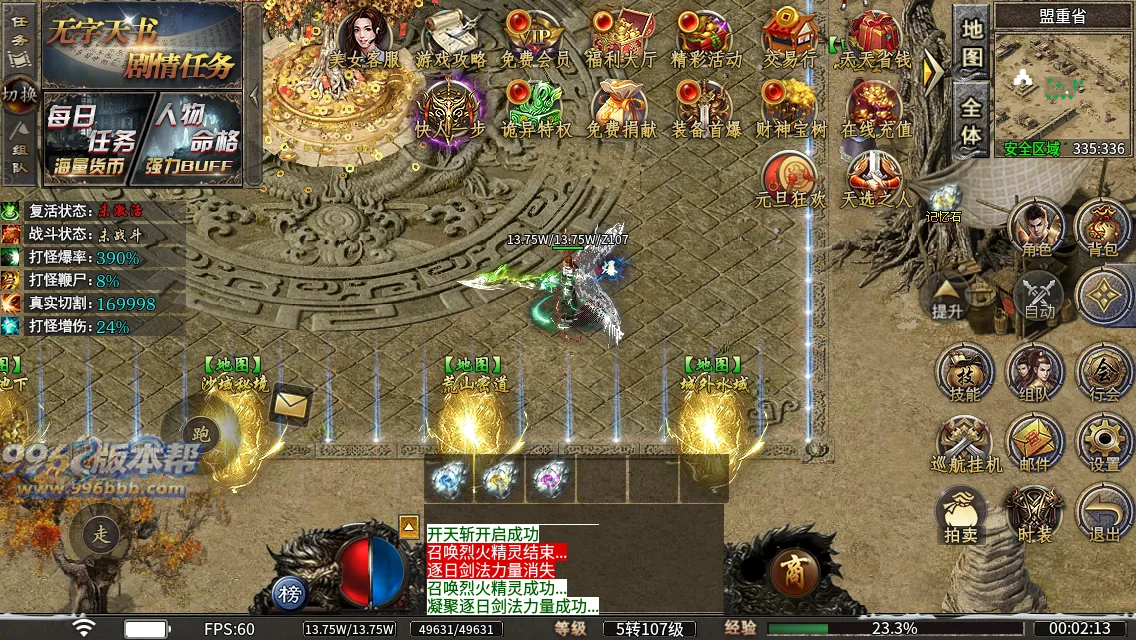Open the 设置 settings gear
Screen dimensions: 1136x640
click(1105, 442)
